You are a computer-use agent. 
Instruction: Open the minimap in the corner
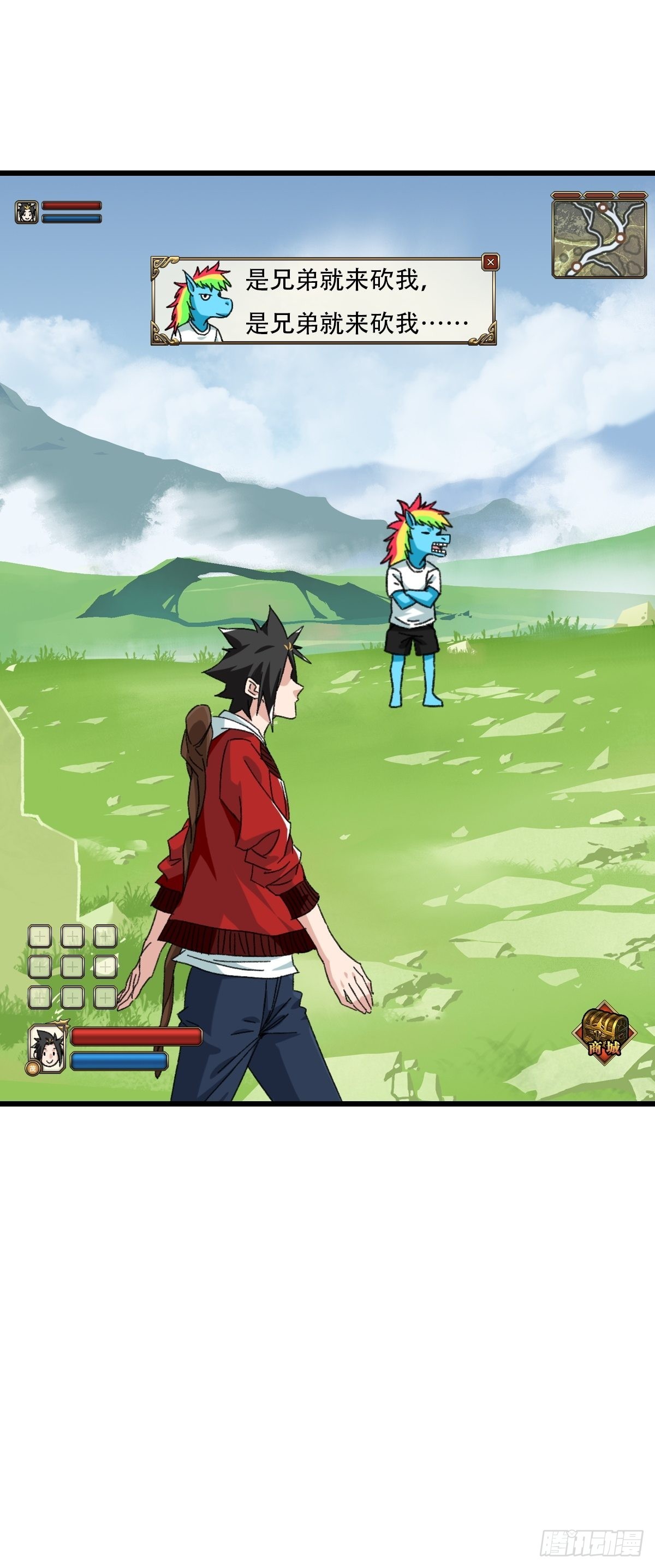598,237
